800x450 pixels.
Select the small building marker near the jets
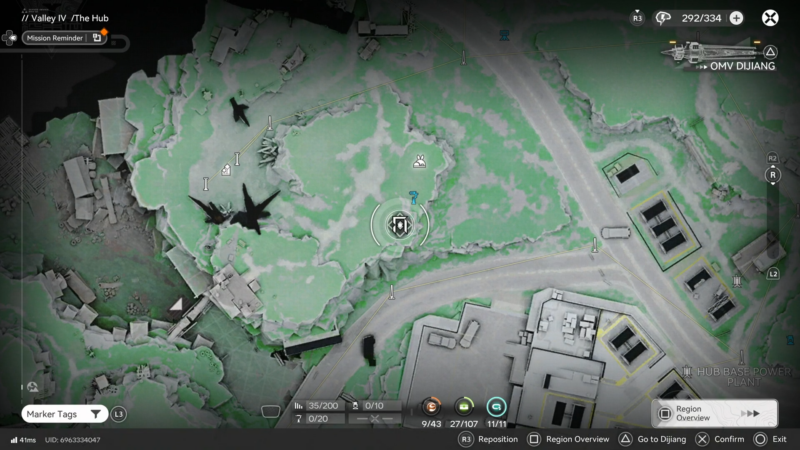pyautogui.click(x=227, y=171)
